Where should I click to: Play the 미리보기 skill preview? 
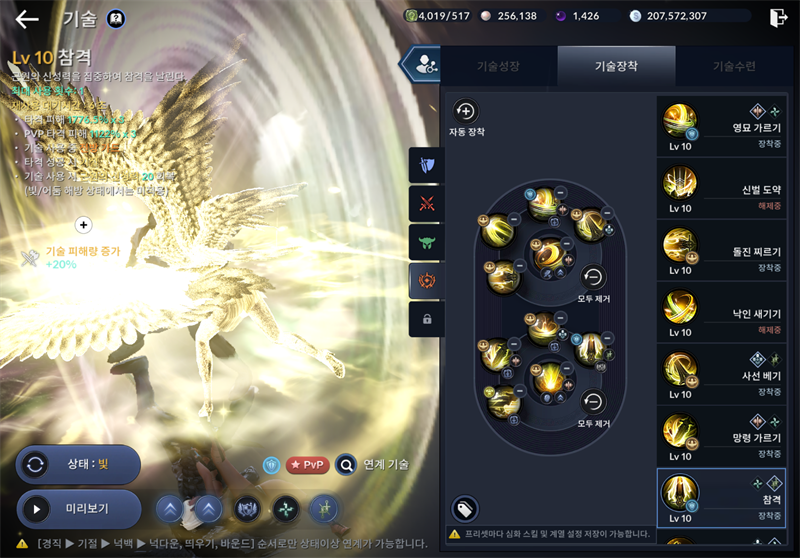coord(78,509)
